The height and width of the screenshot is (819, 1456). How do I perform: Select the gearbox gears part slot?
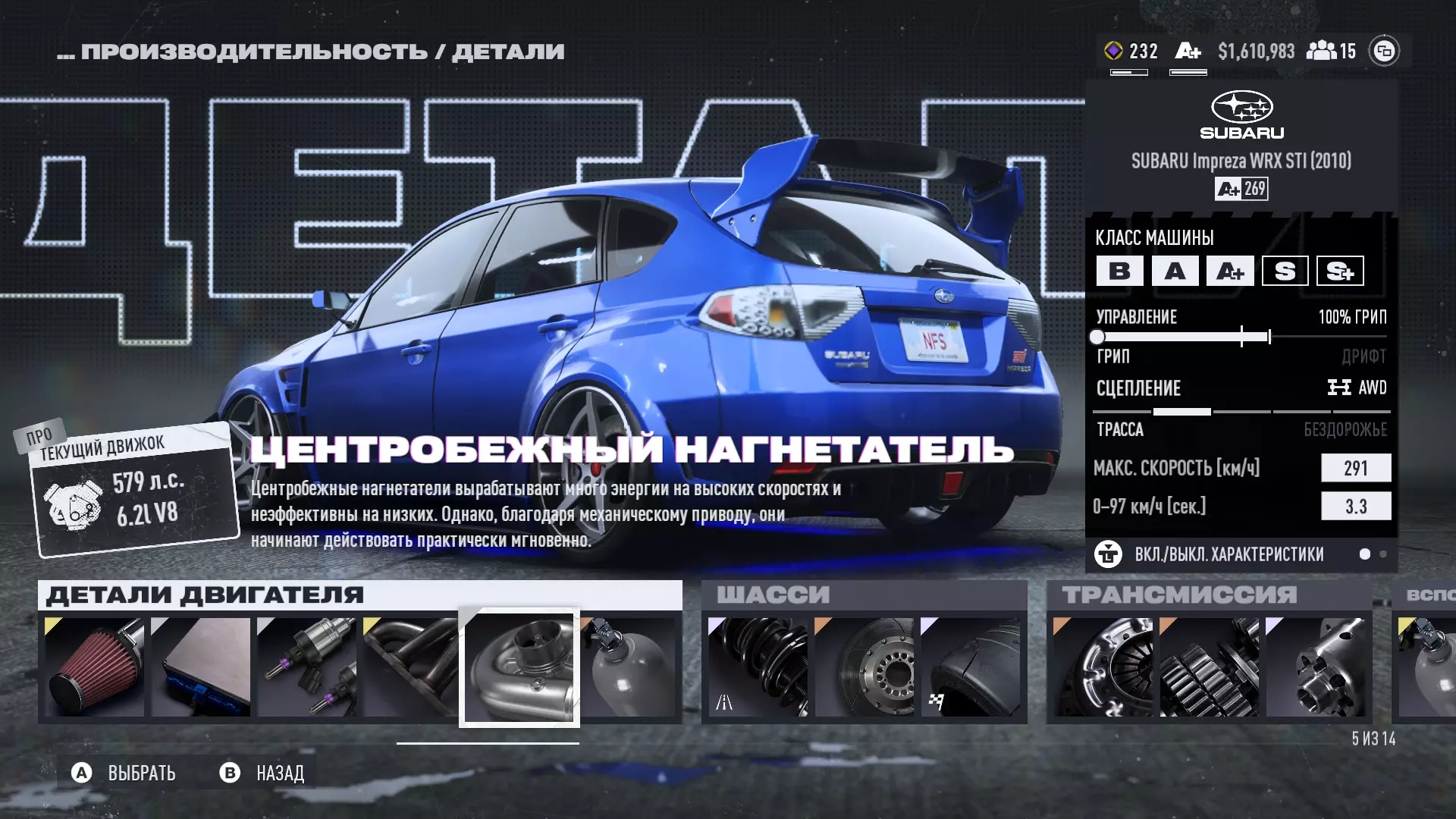pyautogui.click(x=1209, y=667)
